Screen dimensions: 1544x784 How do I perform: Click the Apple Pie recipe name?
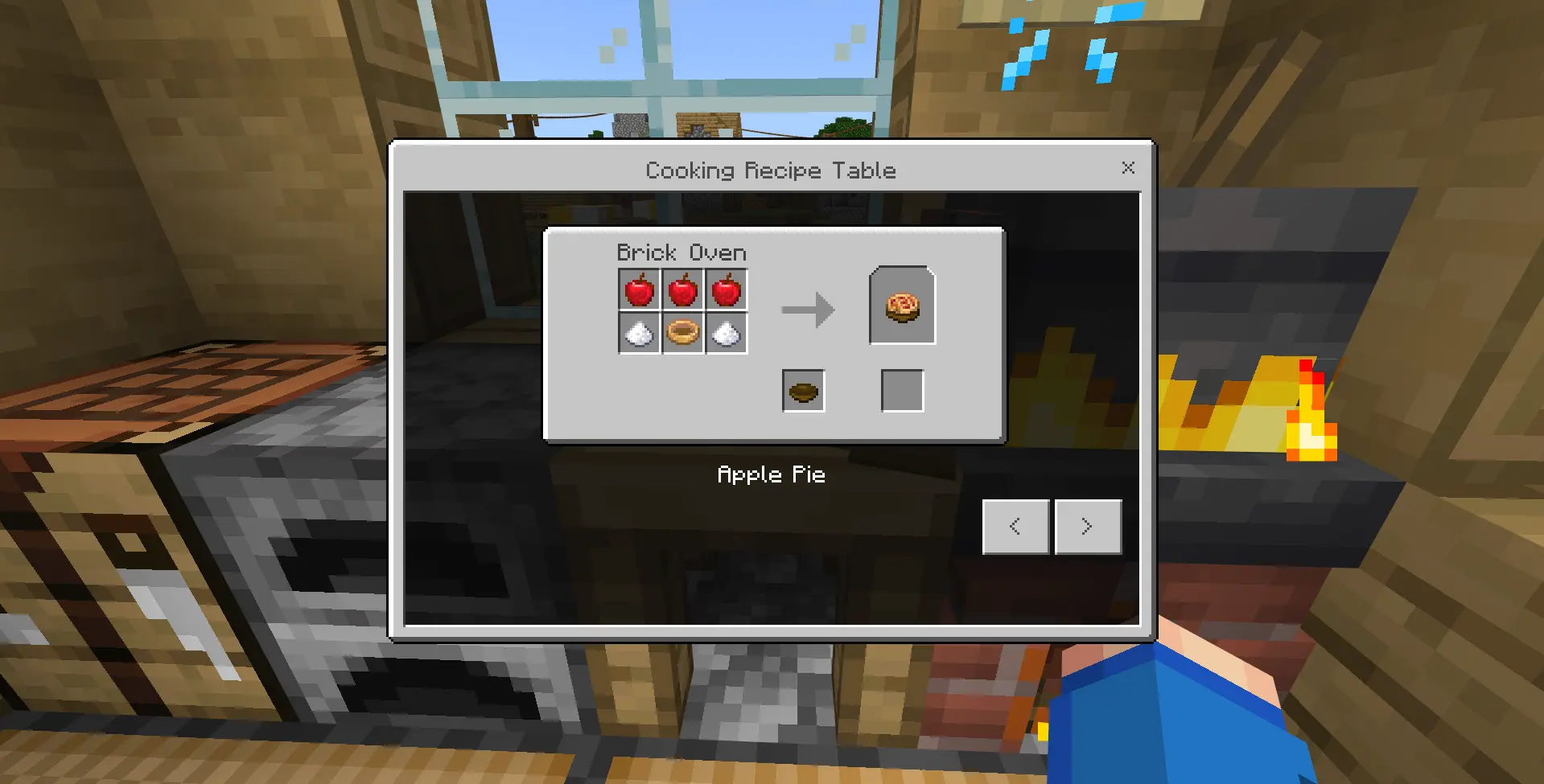pyautogui.click(x=772, y=474)
